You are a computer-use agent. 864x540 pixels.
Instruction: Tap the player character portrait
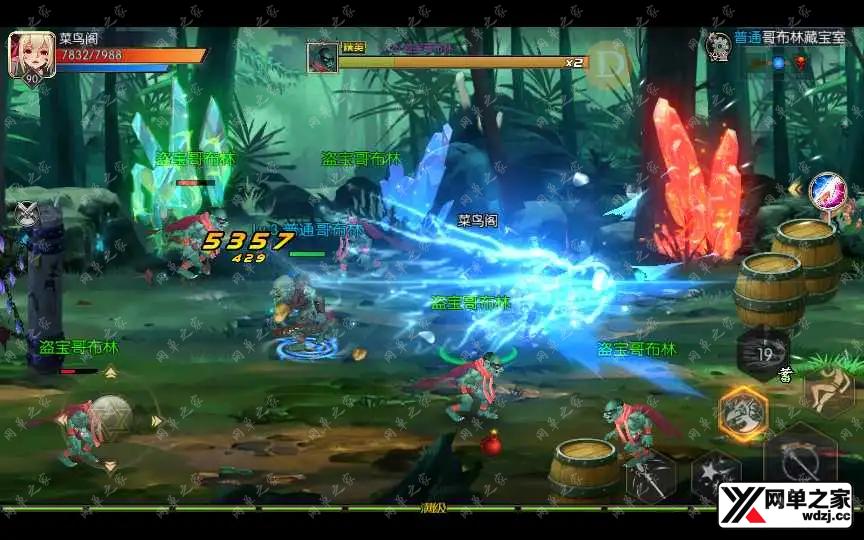30,55
